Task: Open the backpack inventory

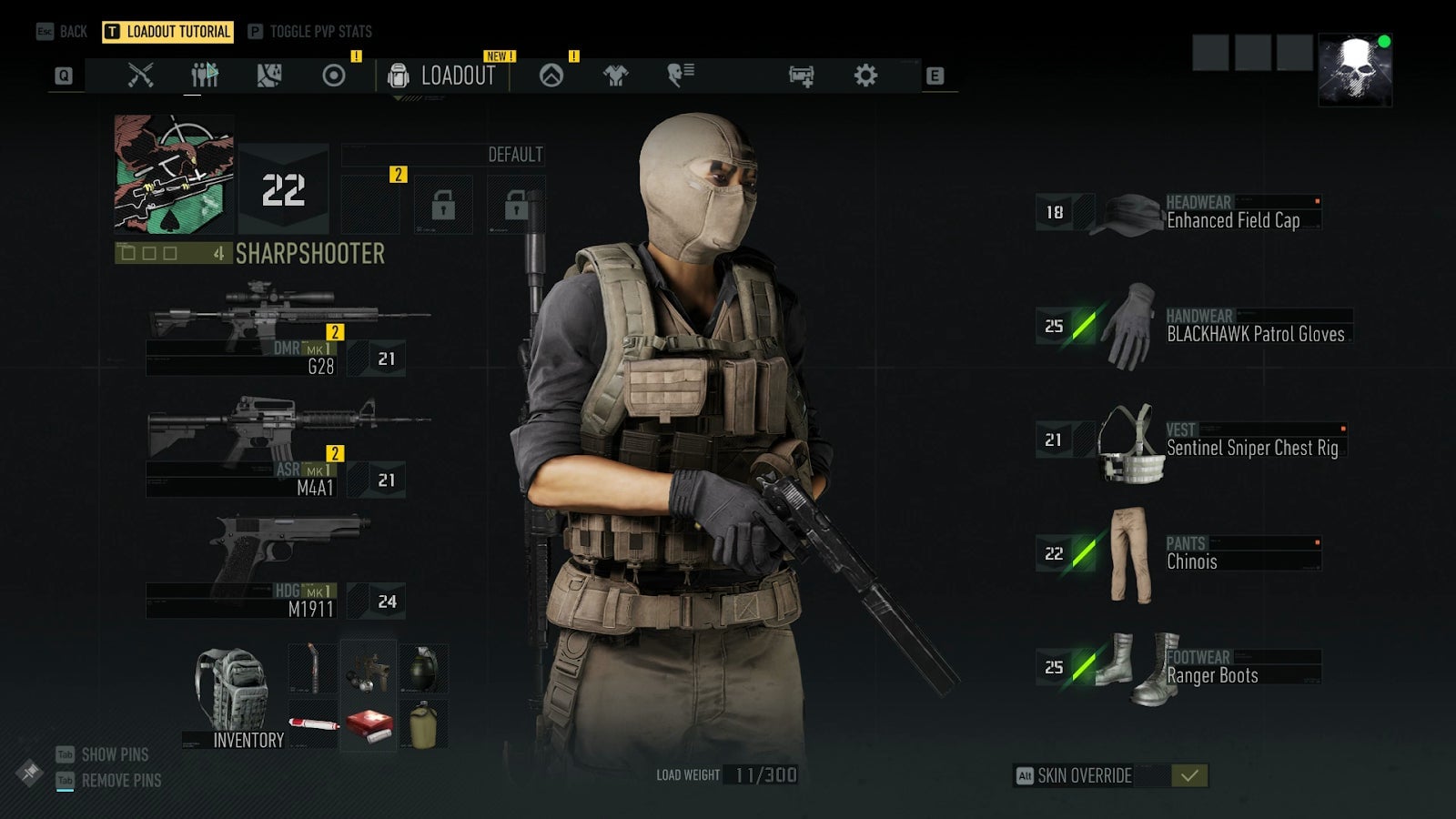Action: tap(233, 696)
